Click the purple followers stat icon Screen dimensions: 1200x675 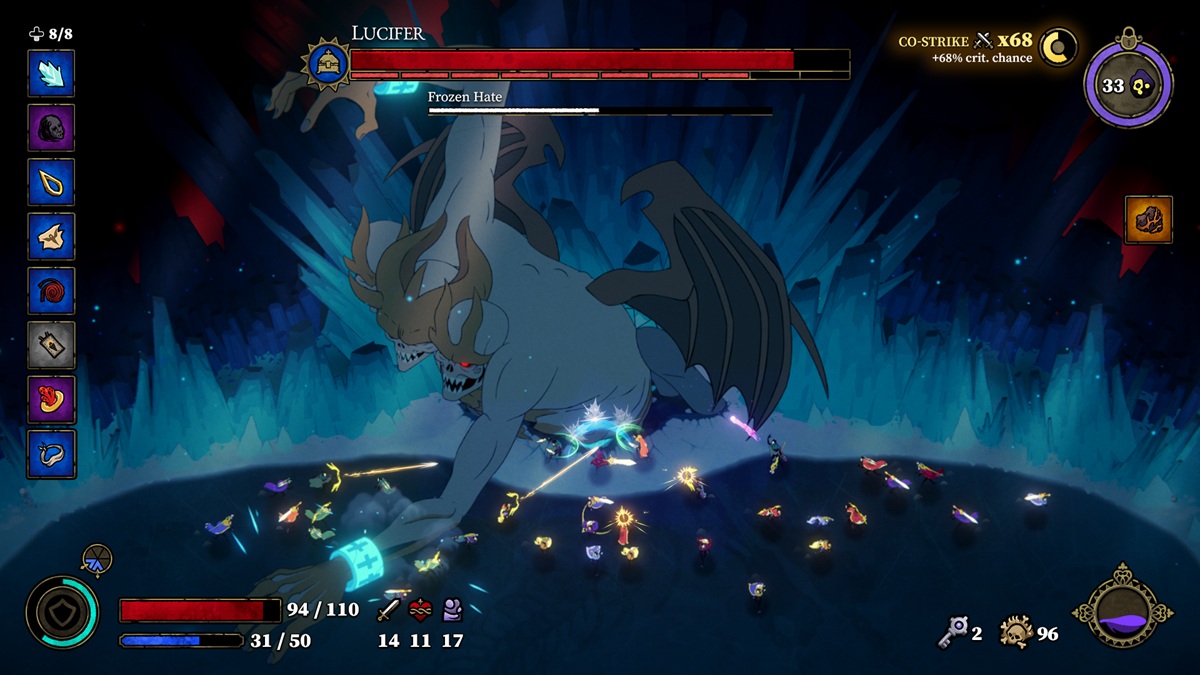(452, 609)
